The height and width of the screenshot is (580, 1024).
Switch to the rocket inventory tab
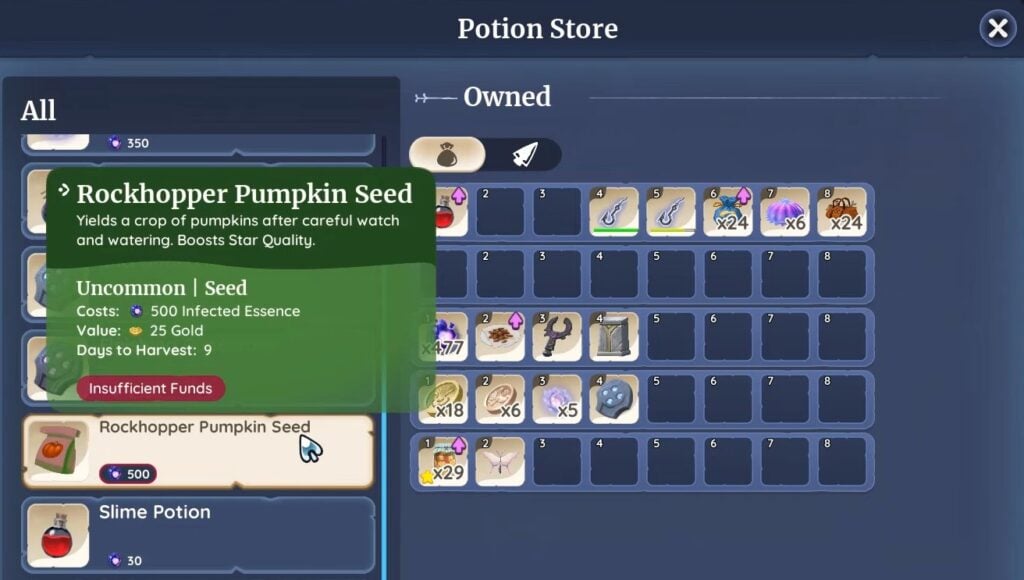tap(526, 154)
